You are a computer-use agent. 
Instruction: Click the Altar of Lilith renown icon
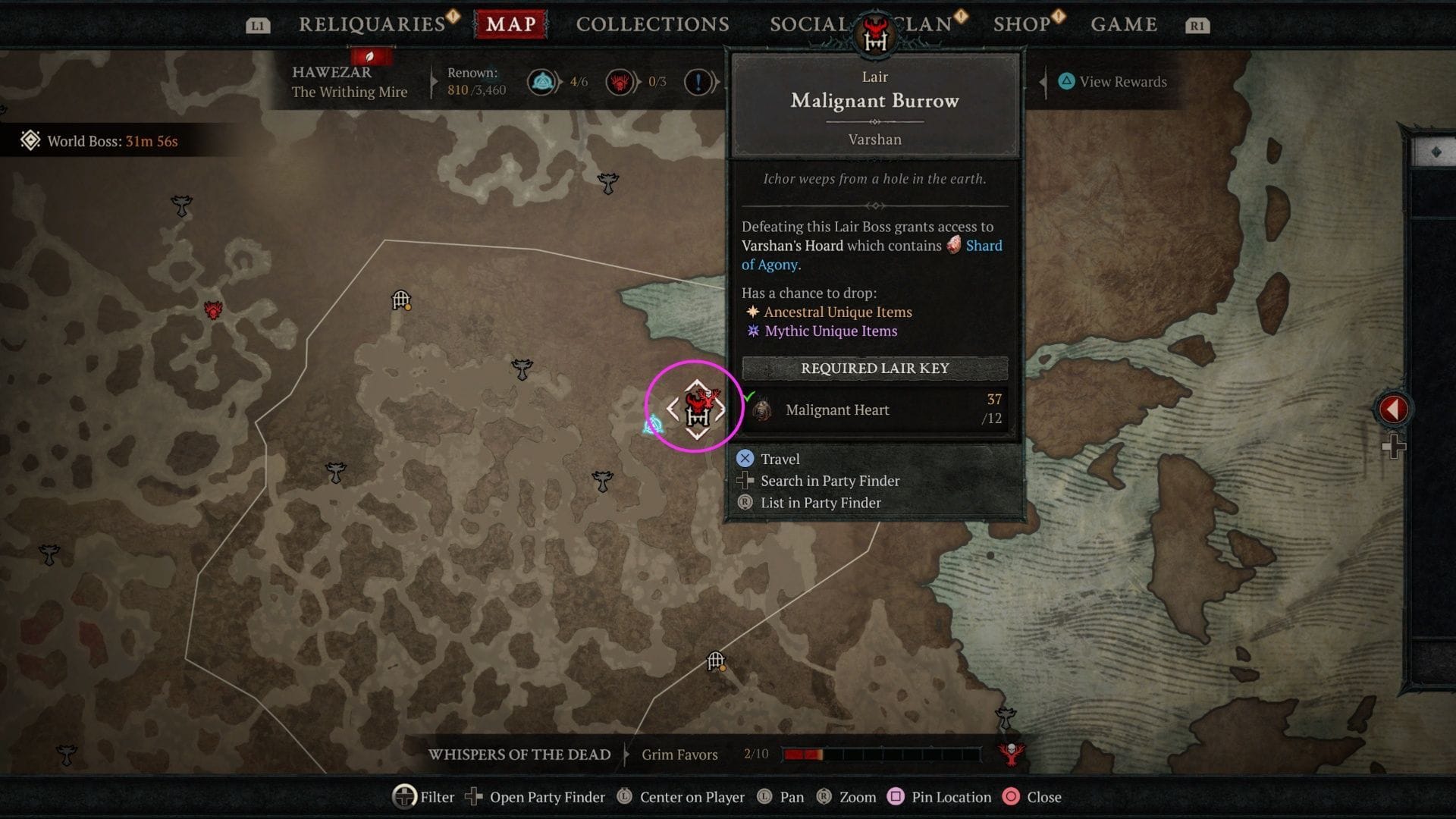click(541, 81)
